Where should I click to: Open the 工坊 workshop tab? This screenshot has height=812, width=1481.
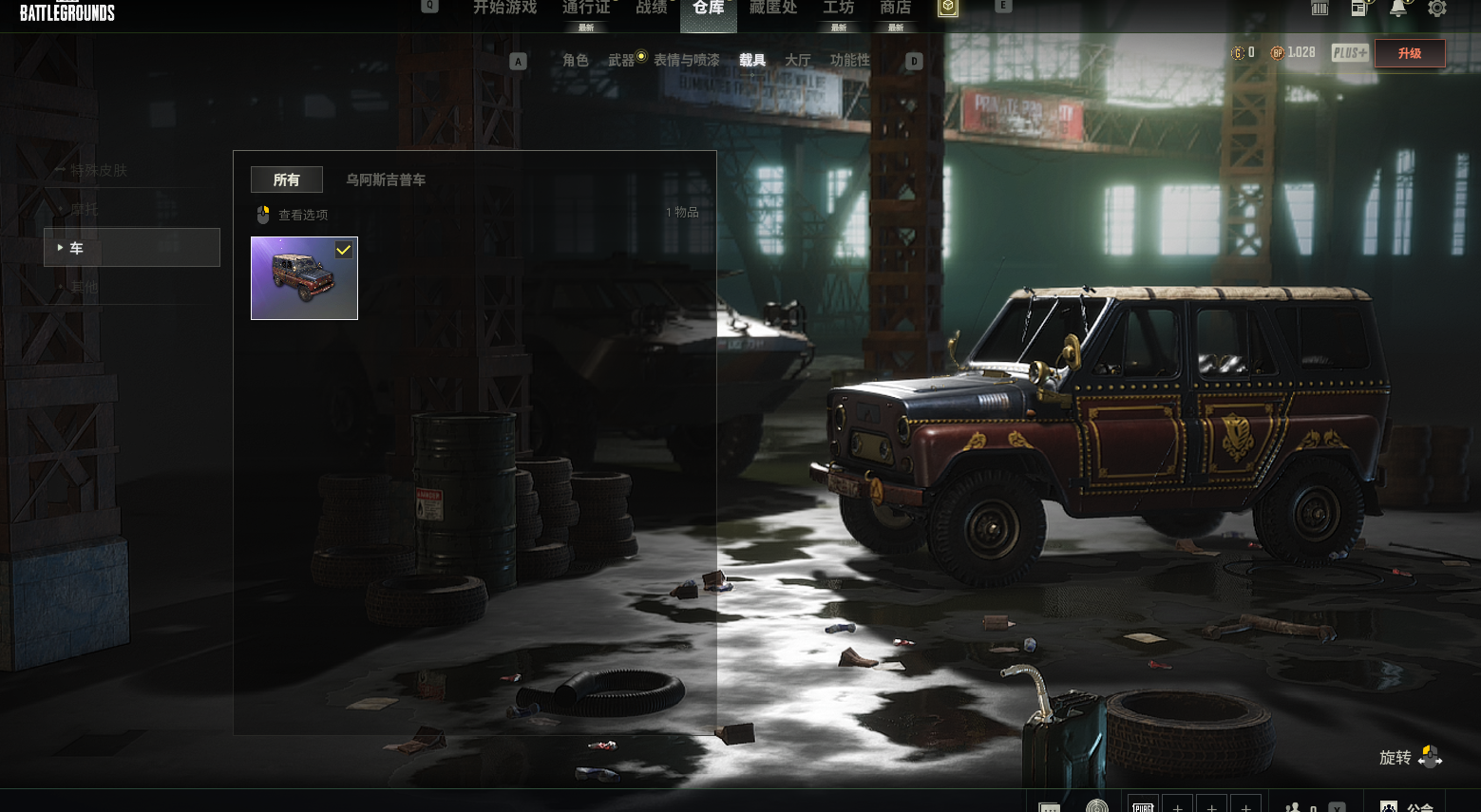[838, 9]
